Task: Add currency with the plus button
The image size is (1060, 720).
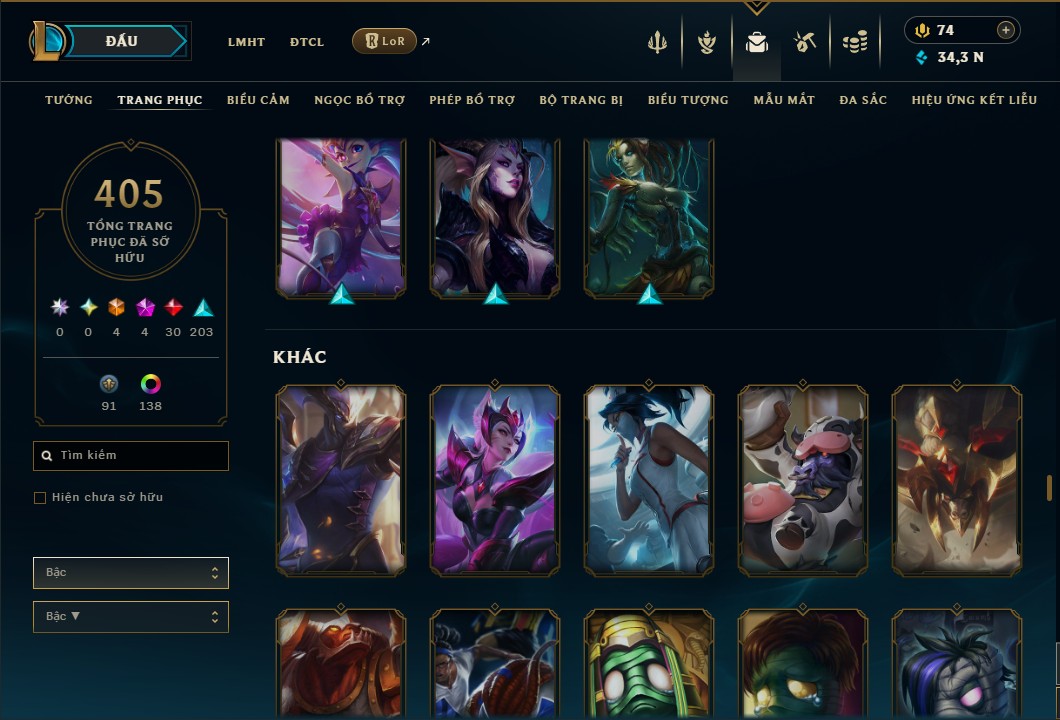Action: tap(1006, 30)
